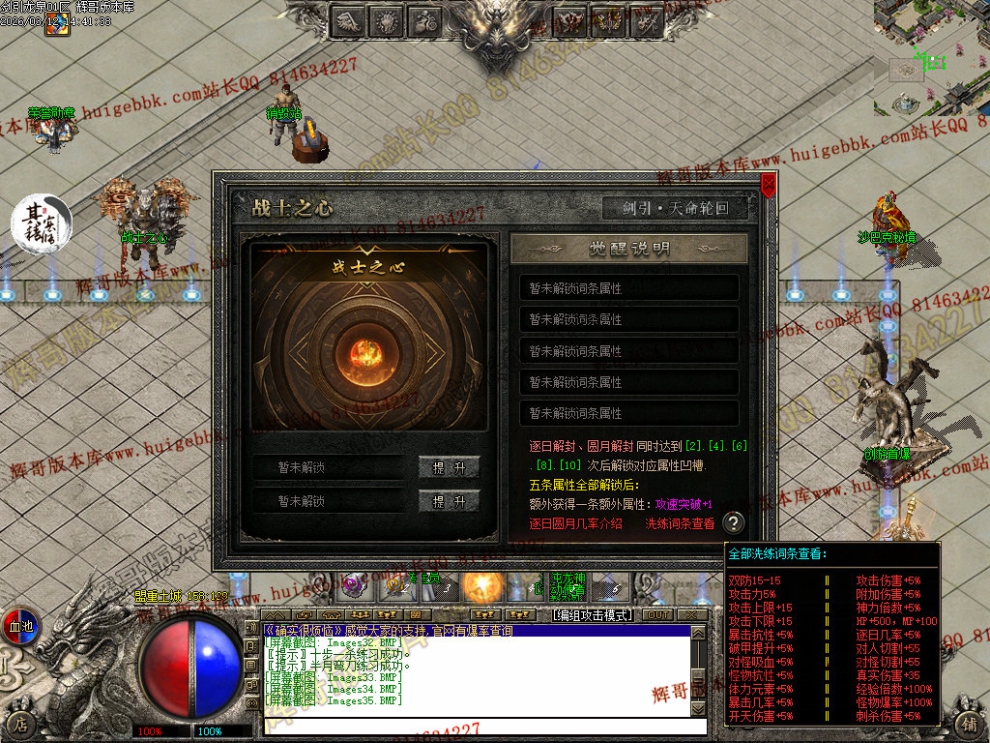Open the mounted rider icon in the top bar
Image resolution: width=990 pixels, height=743 pixels.
point(425,20)
